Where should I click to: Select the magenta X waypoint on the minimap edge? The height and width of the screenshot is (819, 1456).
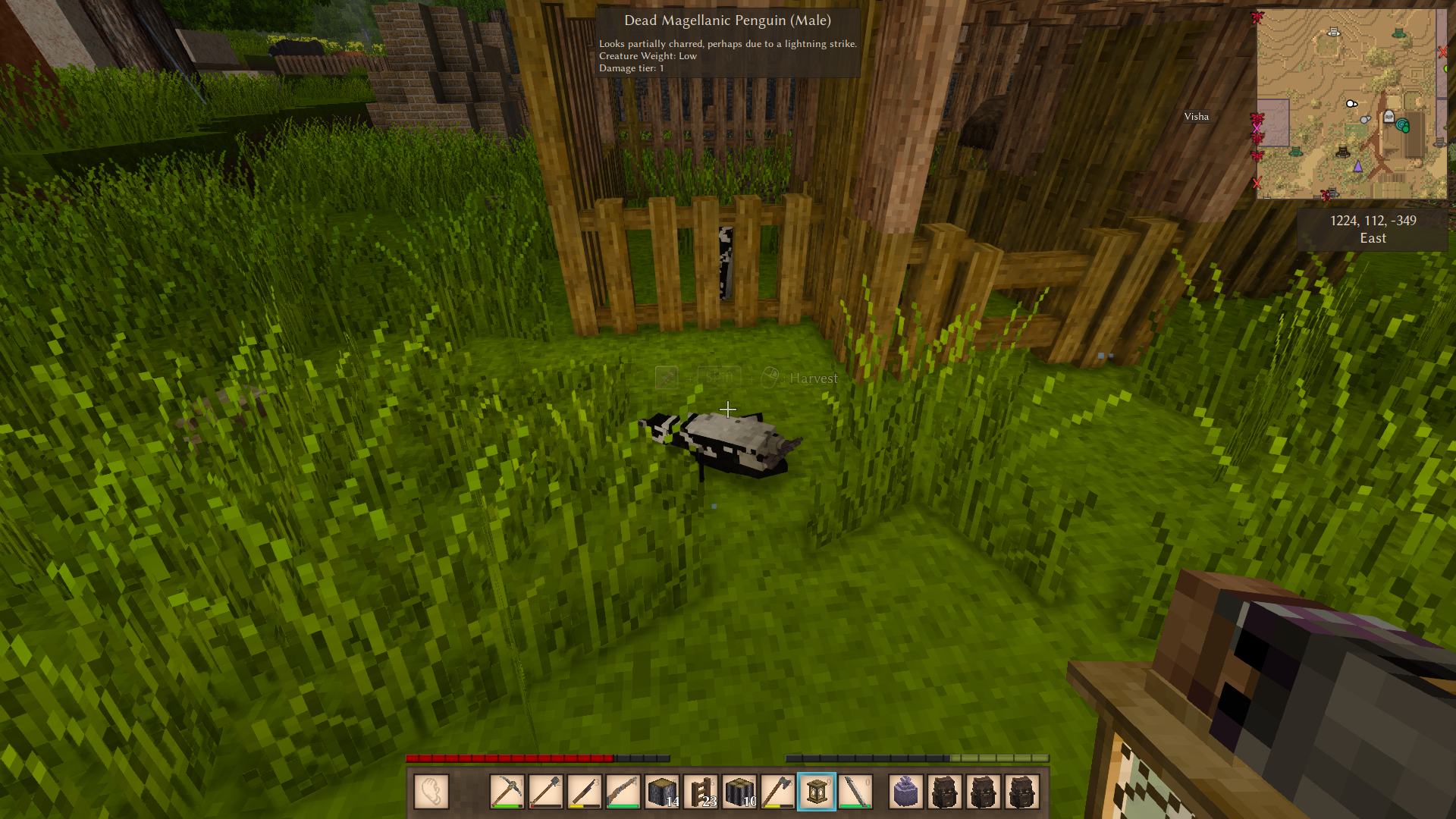click(1257, 128)
